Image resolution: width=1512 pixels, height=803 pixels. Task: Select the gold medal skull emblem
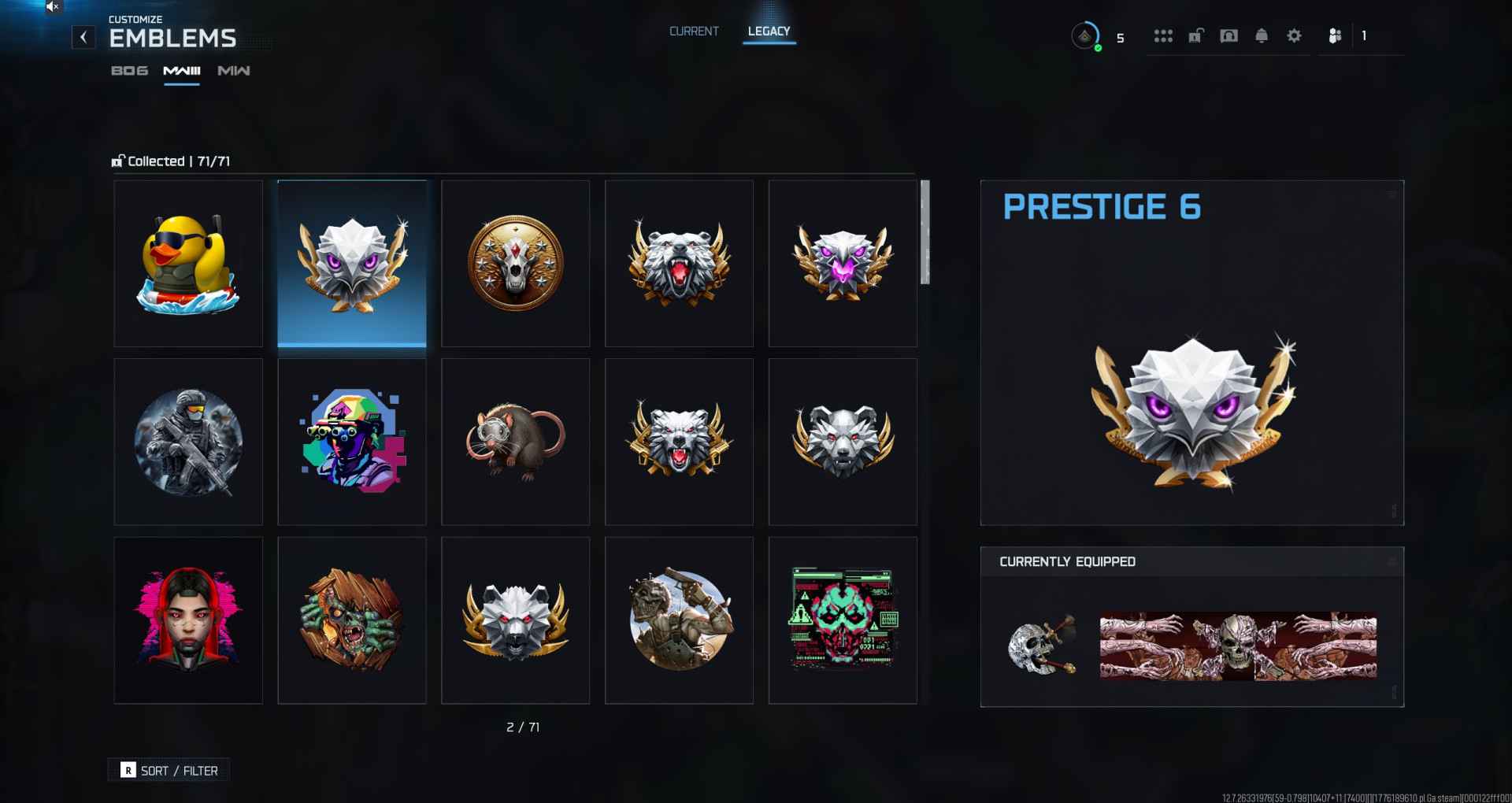coord(516,263)
